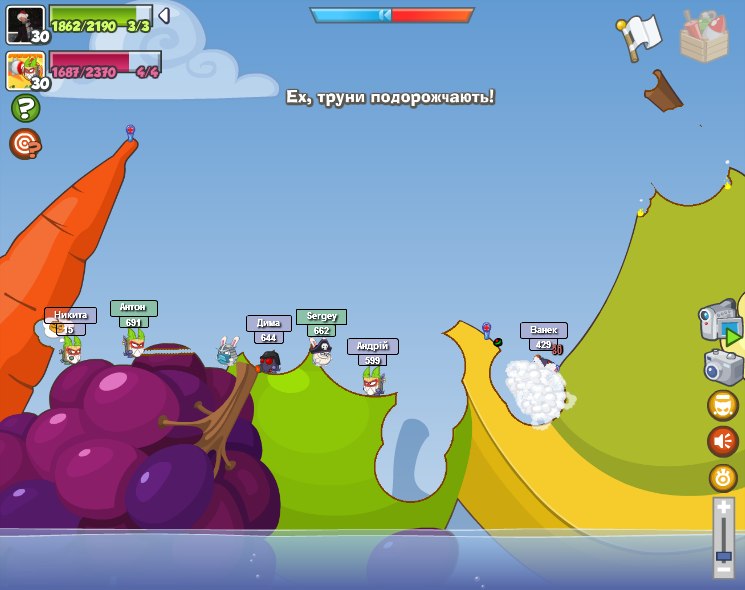Click the blue zoom slider handle
This screenshot has height=590, width=745.
coord(724,556)
